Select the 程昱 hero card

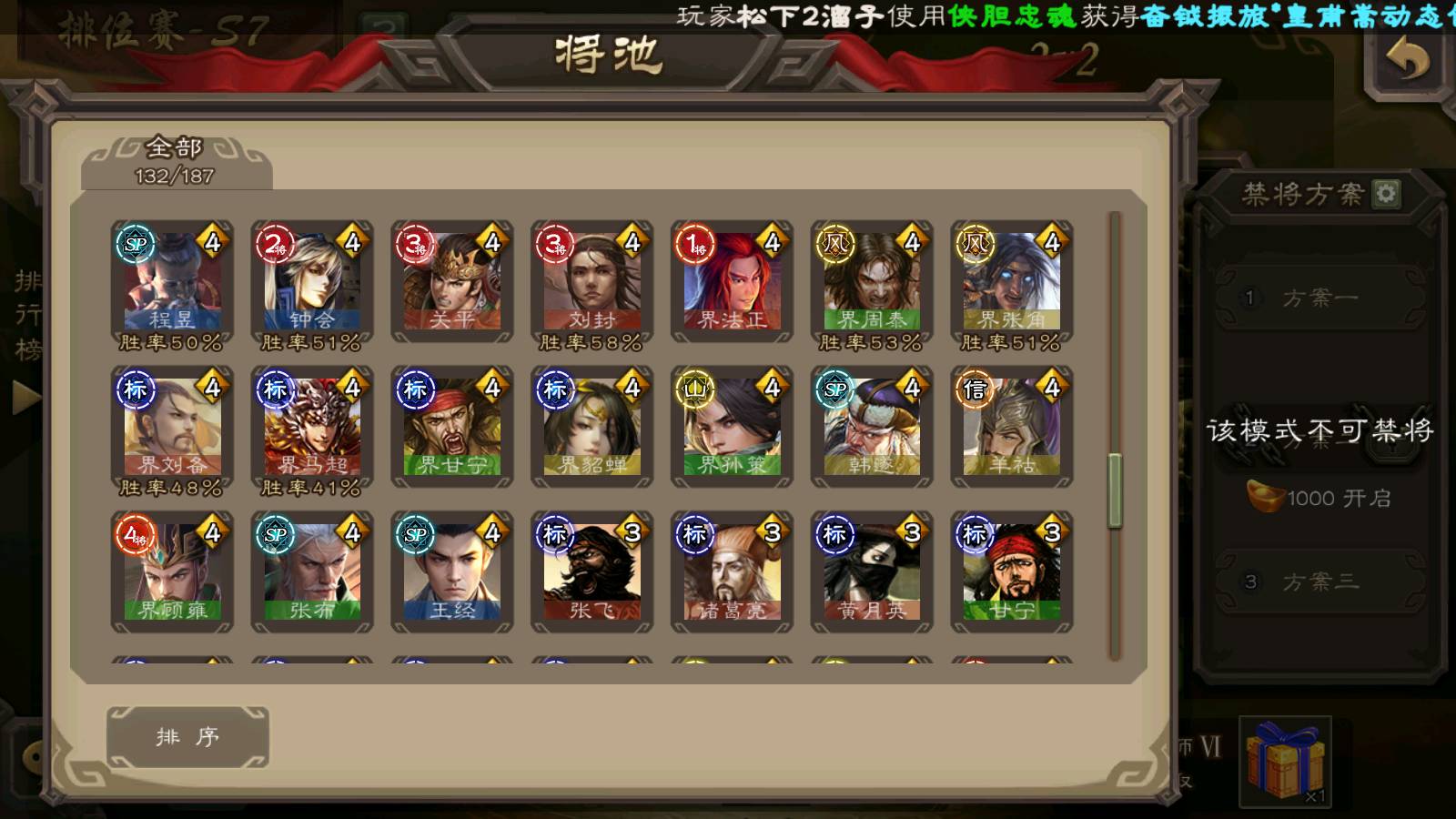[172, 282]
